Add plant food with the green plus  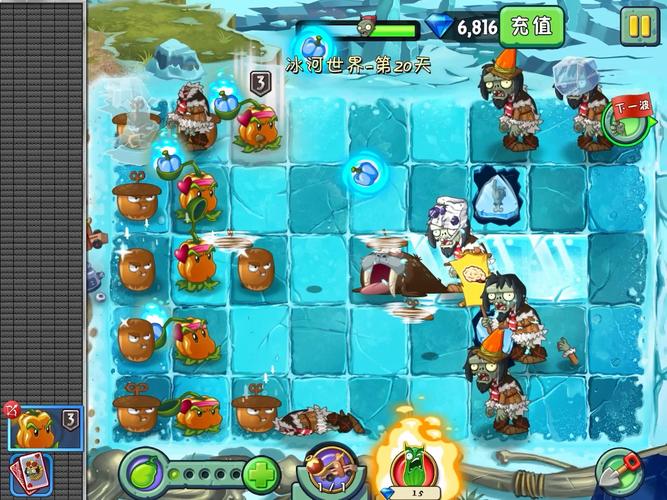(x=260, y=472)
